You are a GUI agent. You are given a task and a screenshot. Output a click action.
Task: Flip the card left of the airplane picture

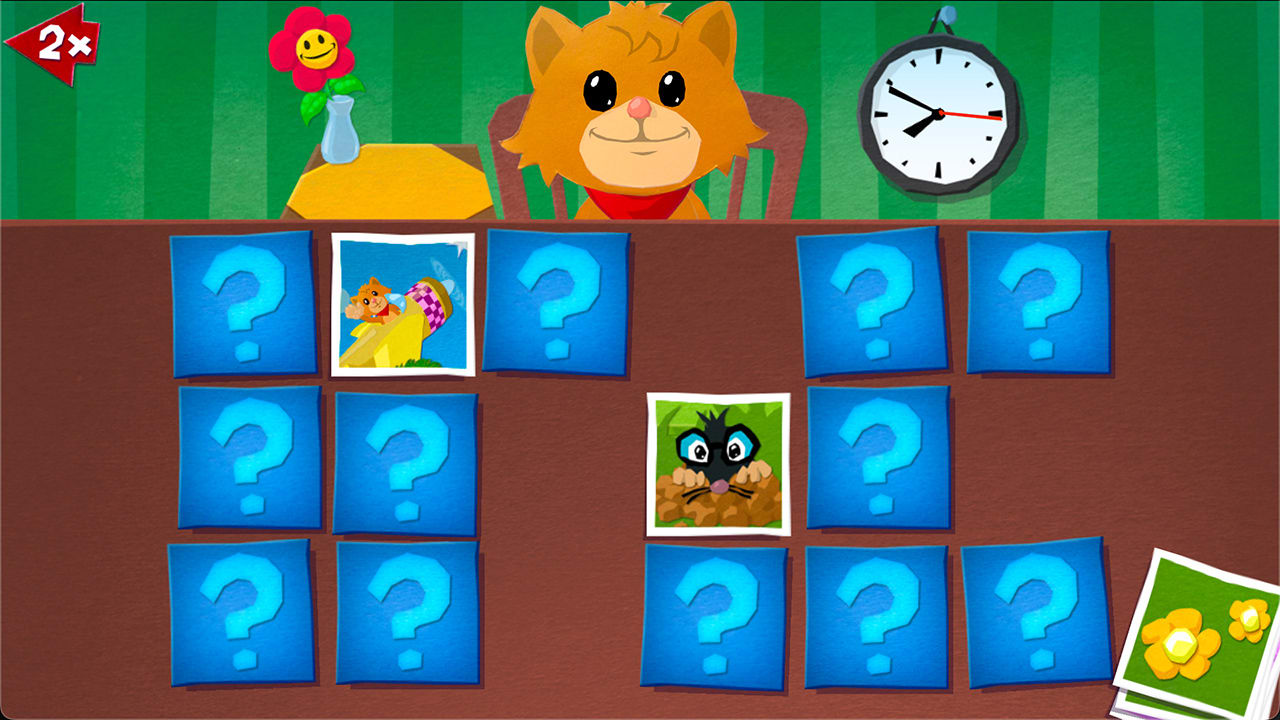[x=245, y=305]
